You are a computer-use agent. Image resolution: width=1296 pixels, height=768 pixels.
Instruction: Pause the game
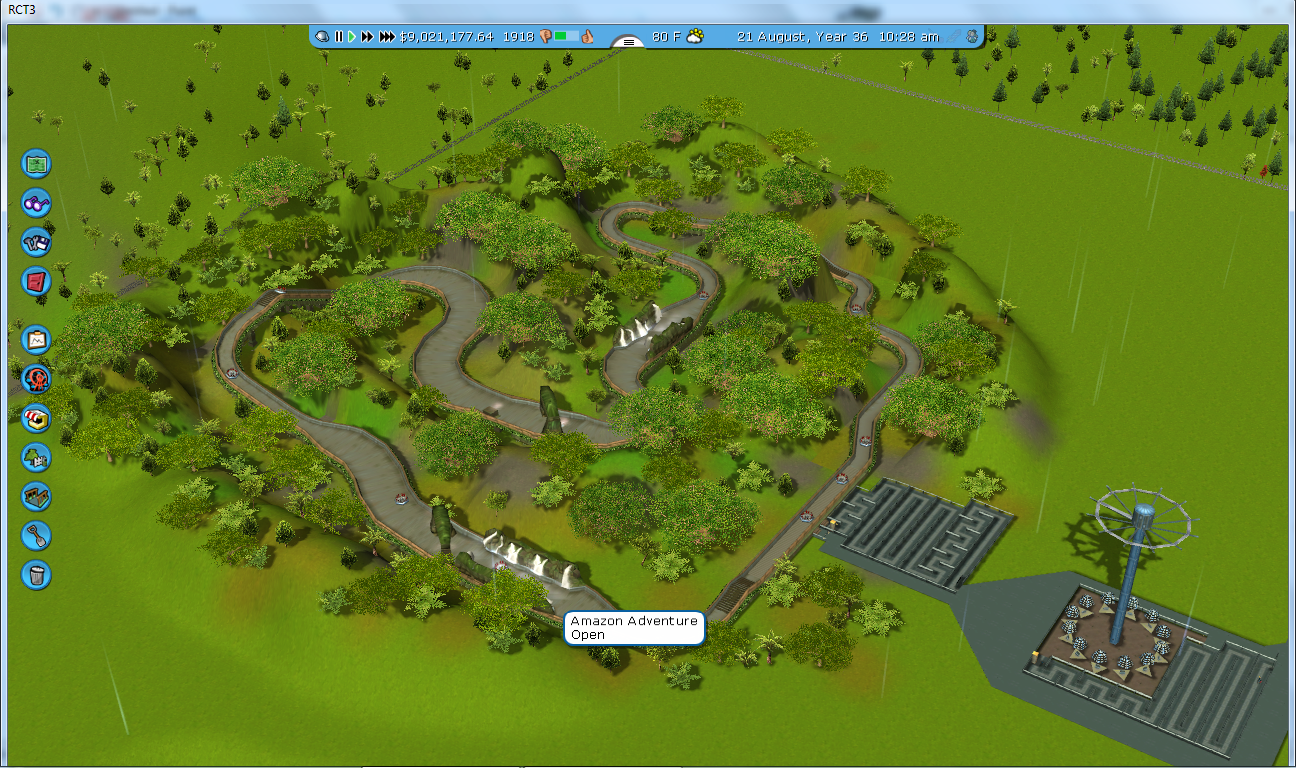pos(339,36)
